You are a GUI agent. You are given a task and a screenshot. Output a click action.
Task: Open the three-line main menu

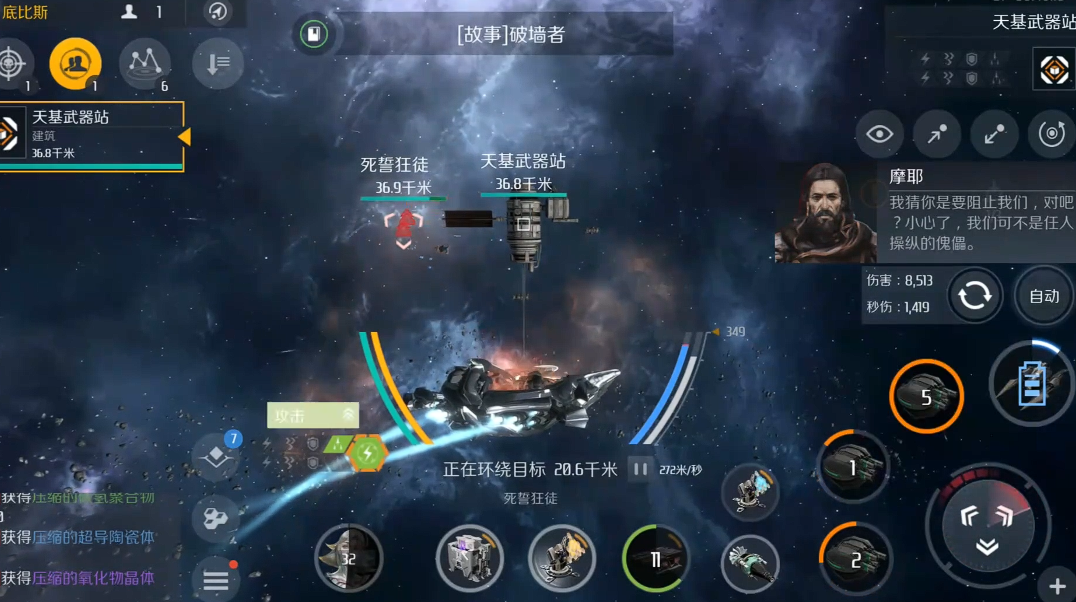tap(216, 579)
